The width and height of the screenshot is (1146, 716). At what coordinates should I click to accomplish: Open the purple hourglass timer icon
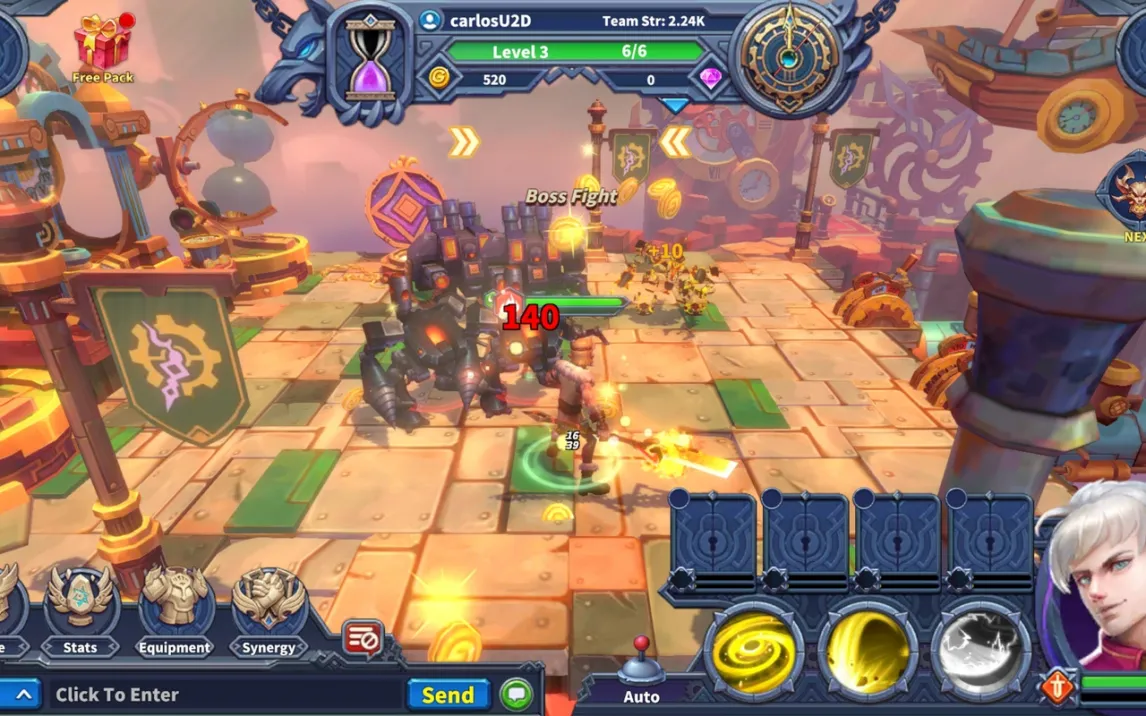370,62
